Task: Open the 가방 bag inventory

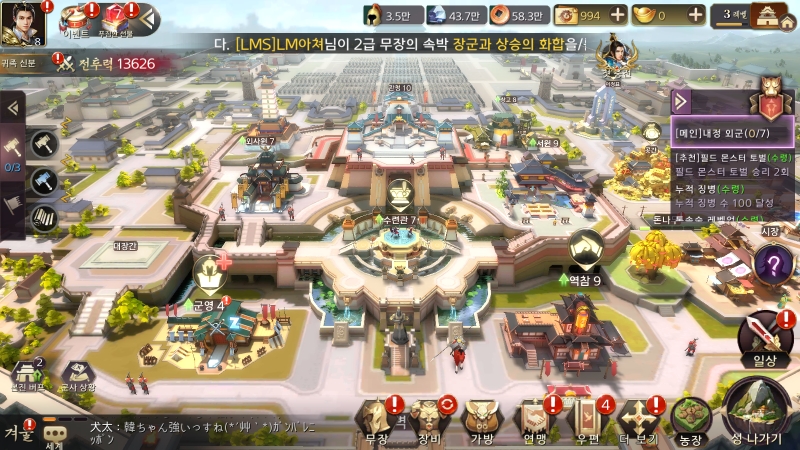Action: coord(482,420)
